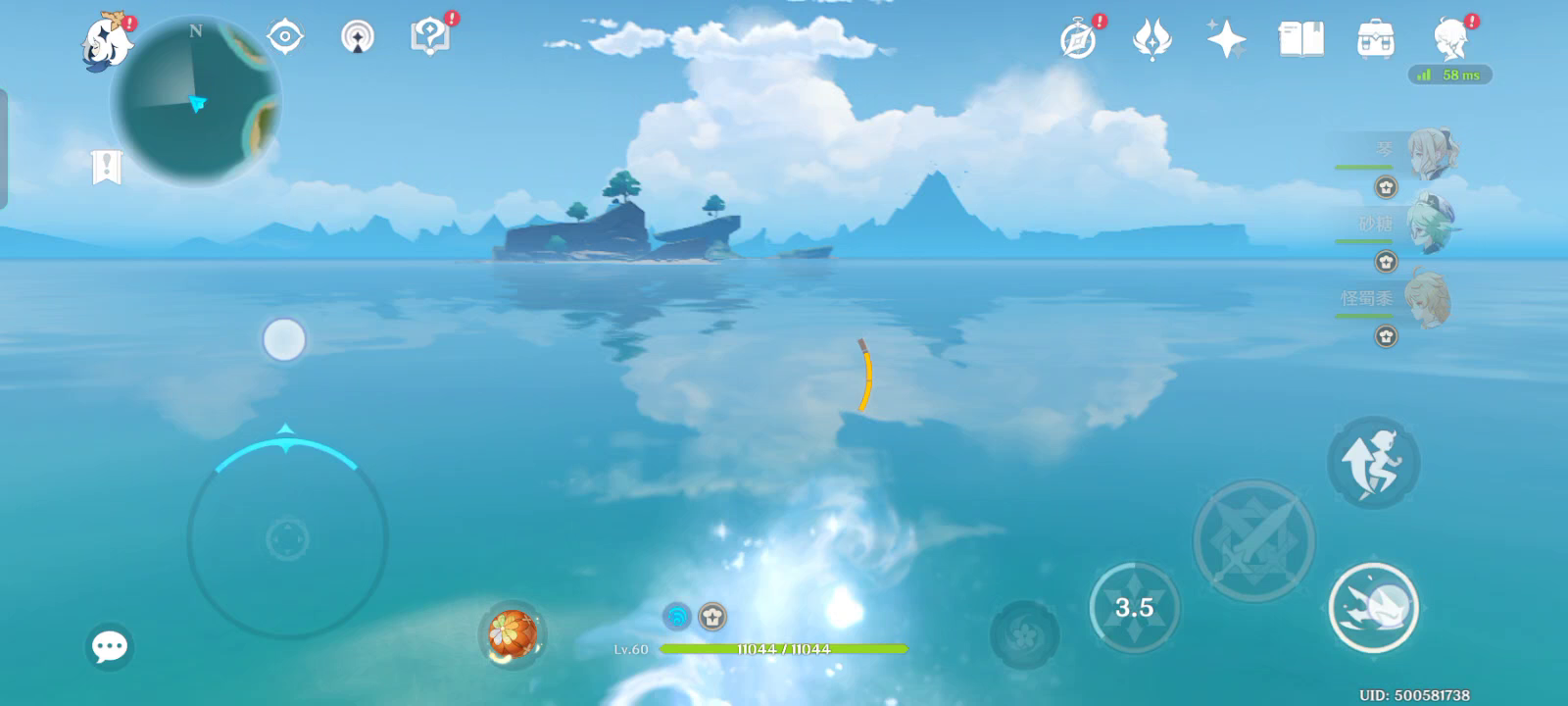
Task: Open the quest guide book with question mark
Action: (x=428, y=37)
